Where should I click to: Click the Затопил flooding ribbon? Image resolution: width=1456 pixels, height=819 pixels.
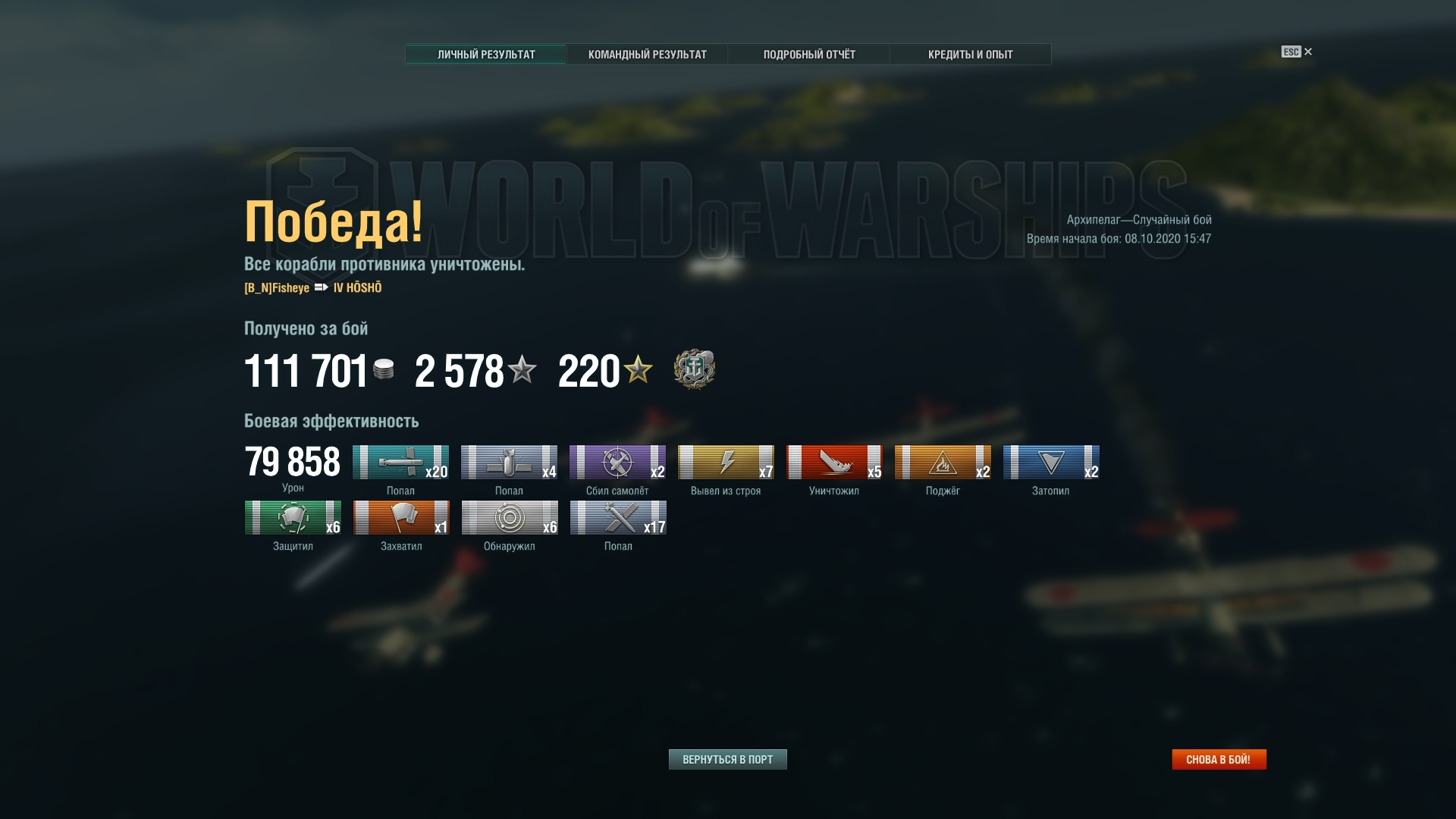(x=1051, y=463)
